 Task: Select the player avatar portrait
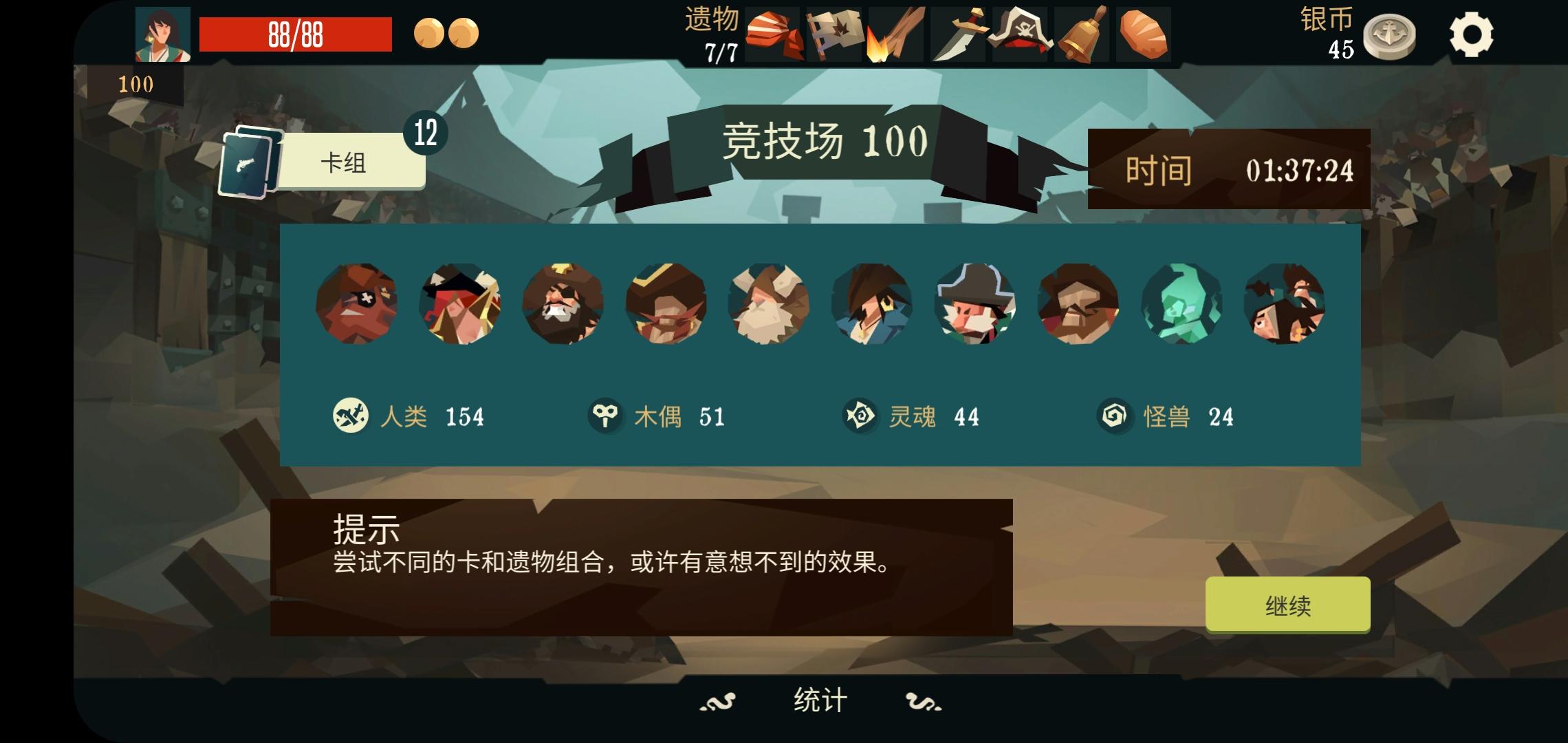point(163,33)
